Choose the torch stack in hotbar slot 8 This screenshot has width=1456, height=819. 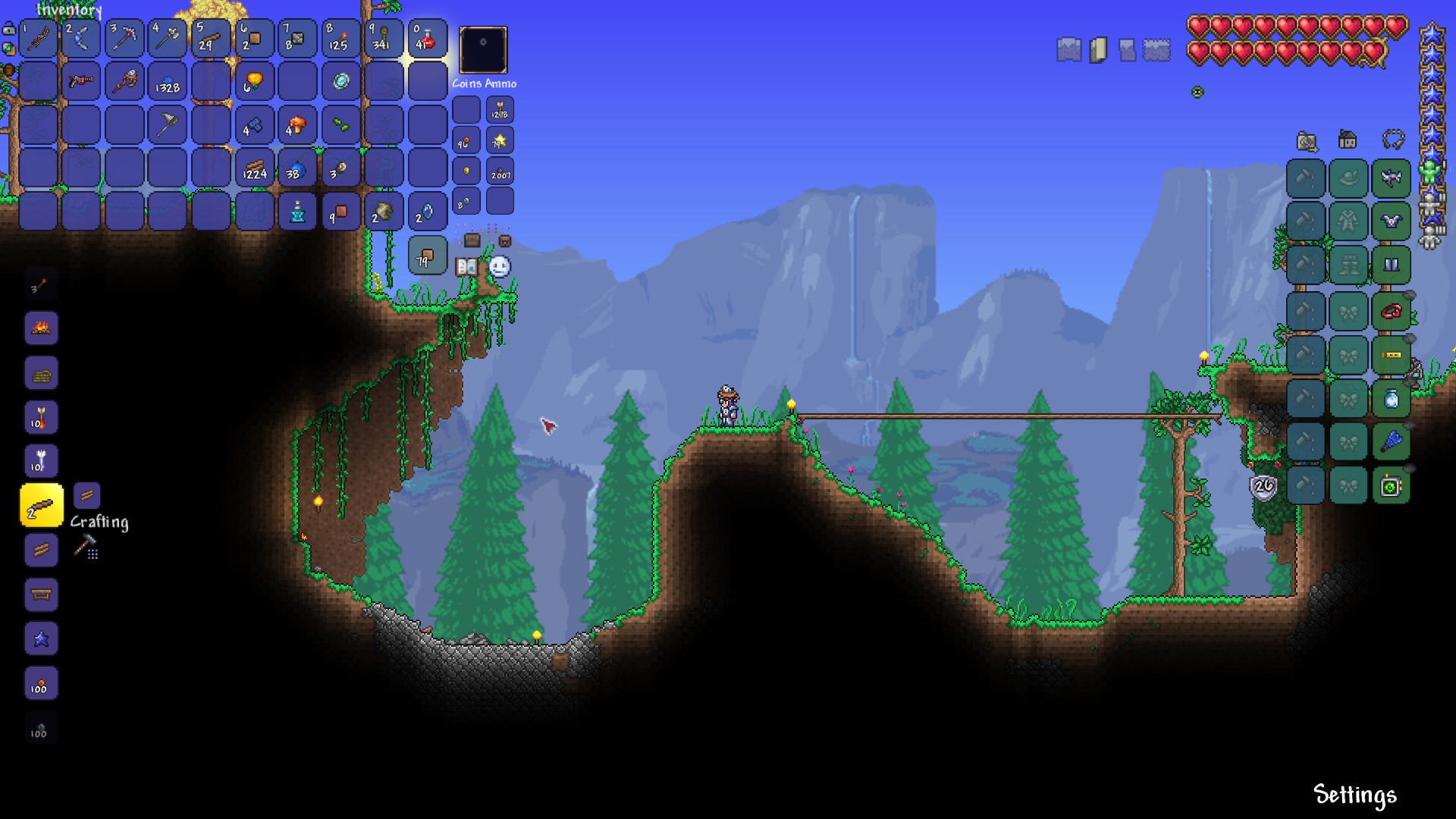point(340,38)
